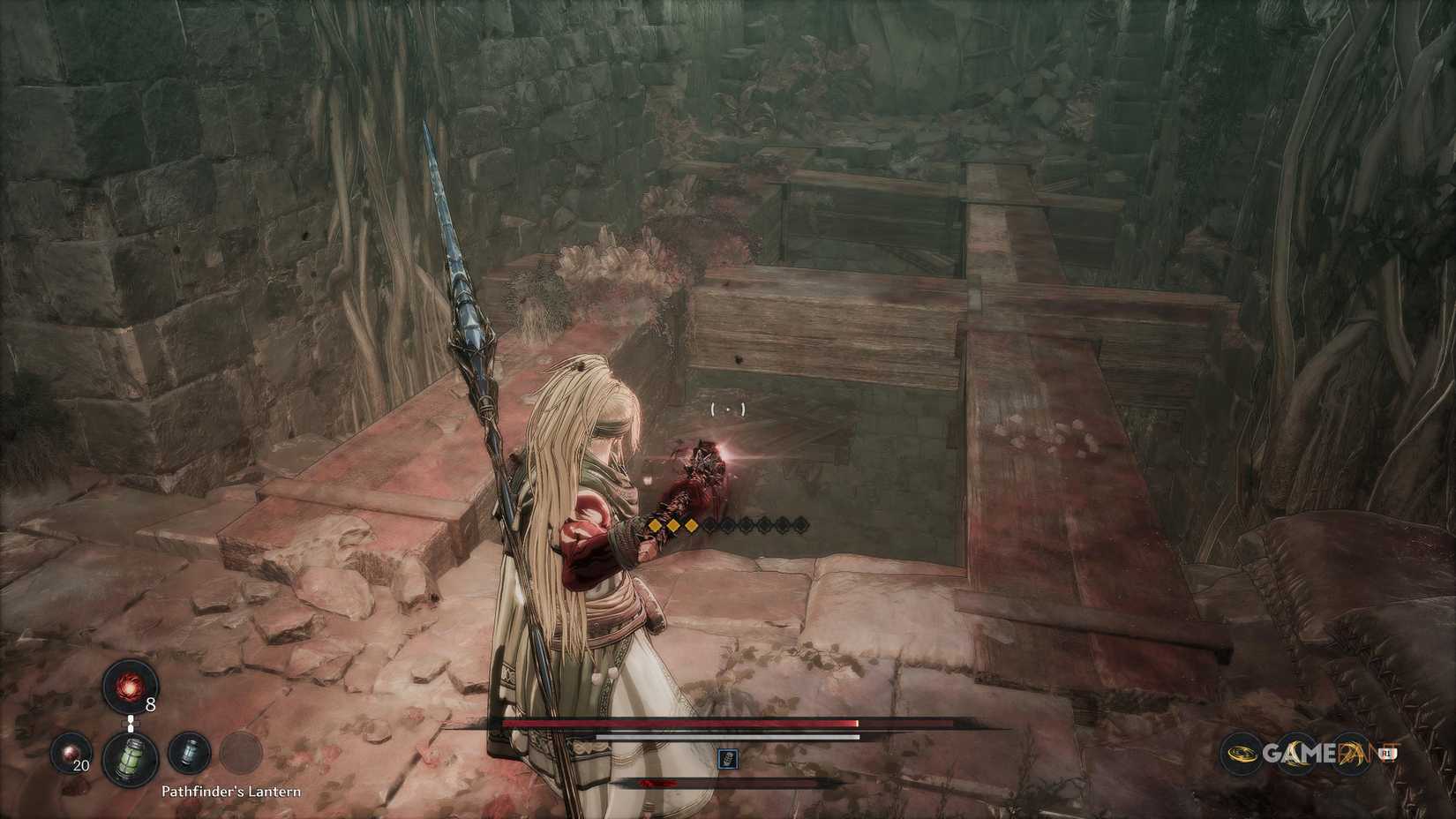This screenshot has width=1456, height=819.
Task: Click the red throwable orb icon showing 8
Action: click(x=130, y=688)
